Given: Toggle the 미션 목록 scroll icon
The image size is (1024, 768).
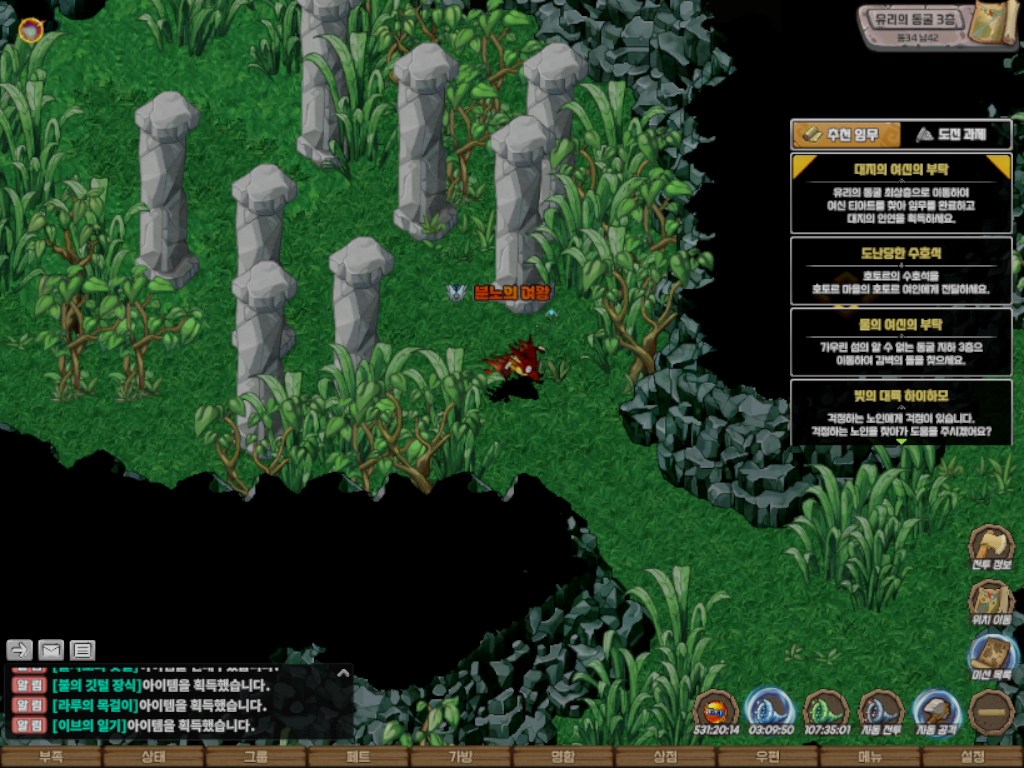Looking at the screenshot, I should 991,659.
